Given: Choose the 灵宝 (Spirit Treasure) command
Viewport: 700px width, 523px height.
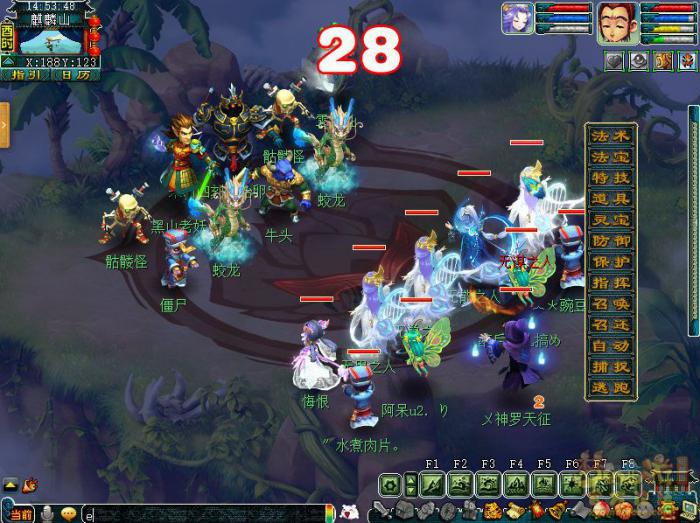Looking at the screenshot, I should pos(612,220).
